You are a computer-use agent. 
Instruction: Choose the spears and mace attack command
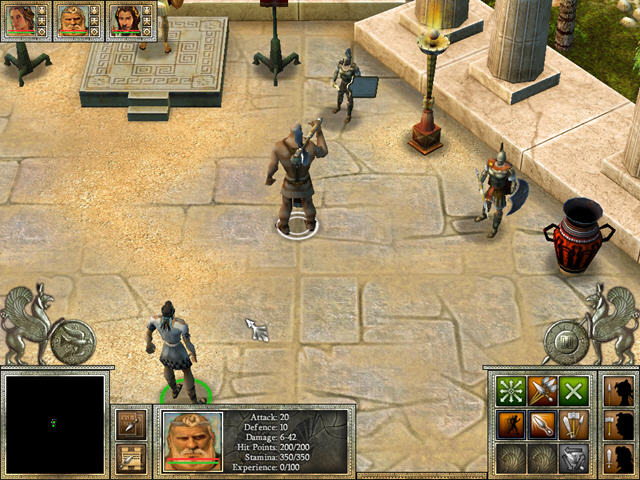tap(543, 390)
